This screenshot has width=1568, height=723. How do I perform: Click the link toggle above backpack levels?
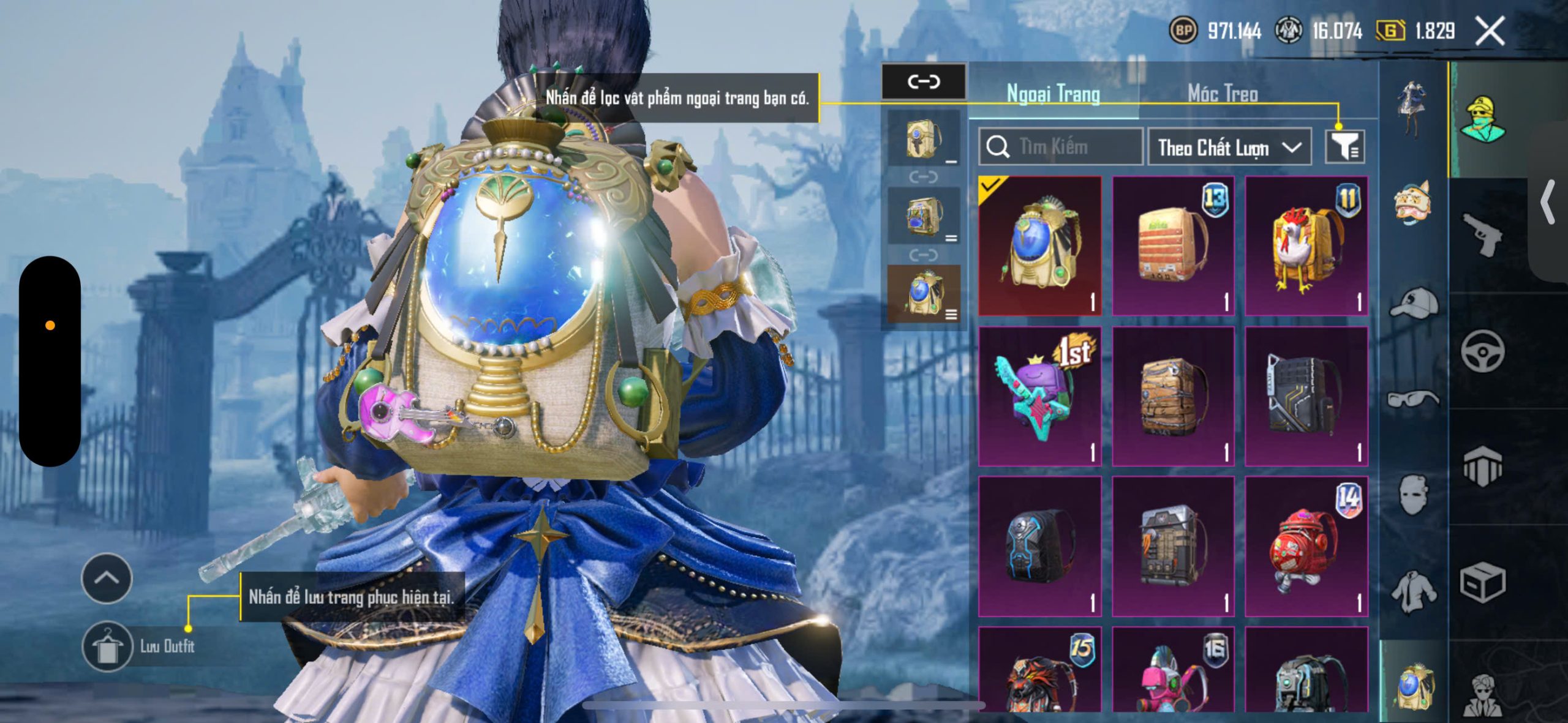coord(924,81)
